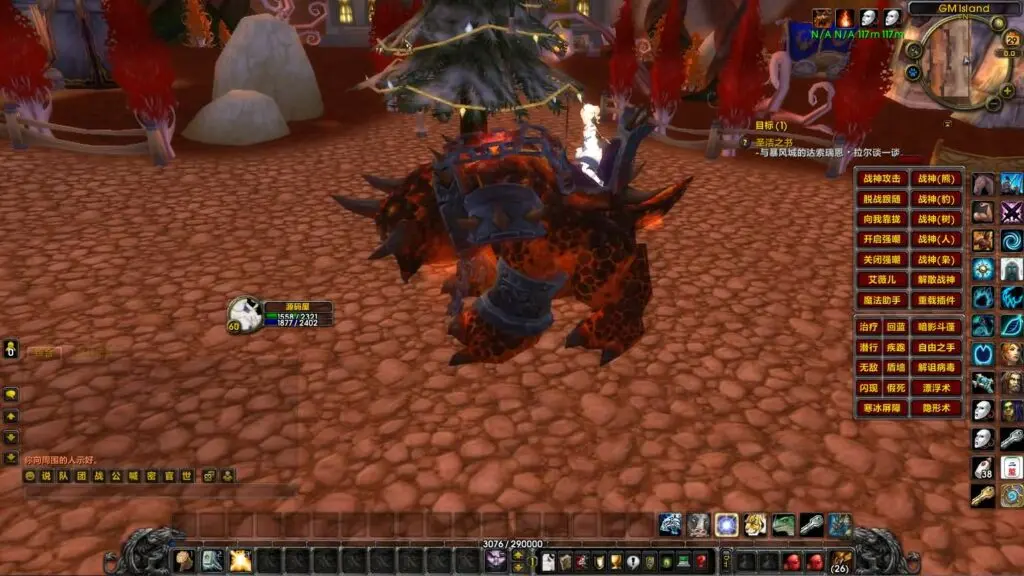Activate the 自由之手 button

[x=938, y=347]
